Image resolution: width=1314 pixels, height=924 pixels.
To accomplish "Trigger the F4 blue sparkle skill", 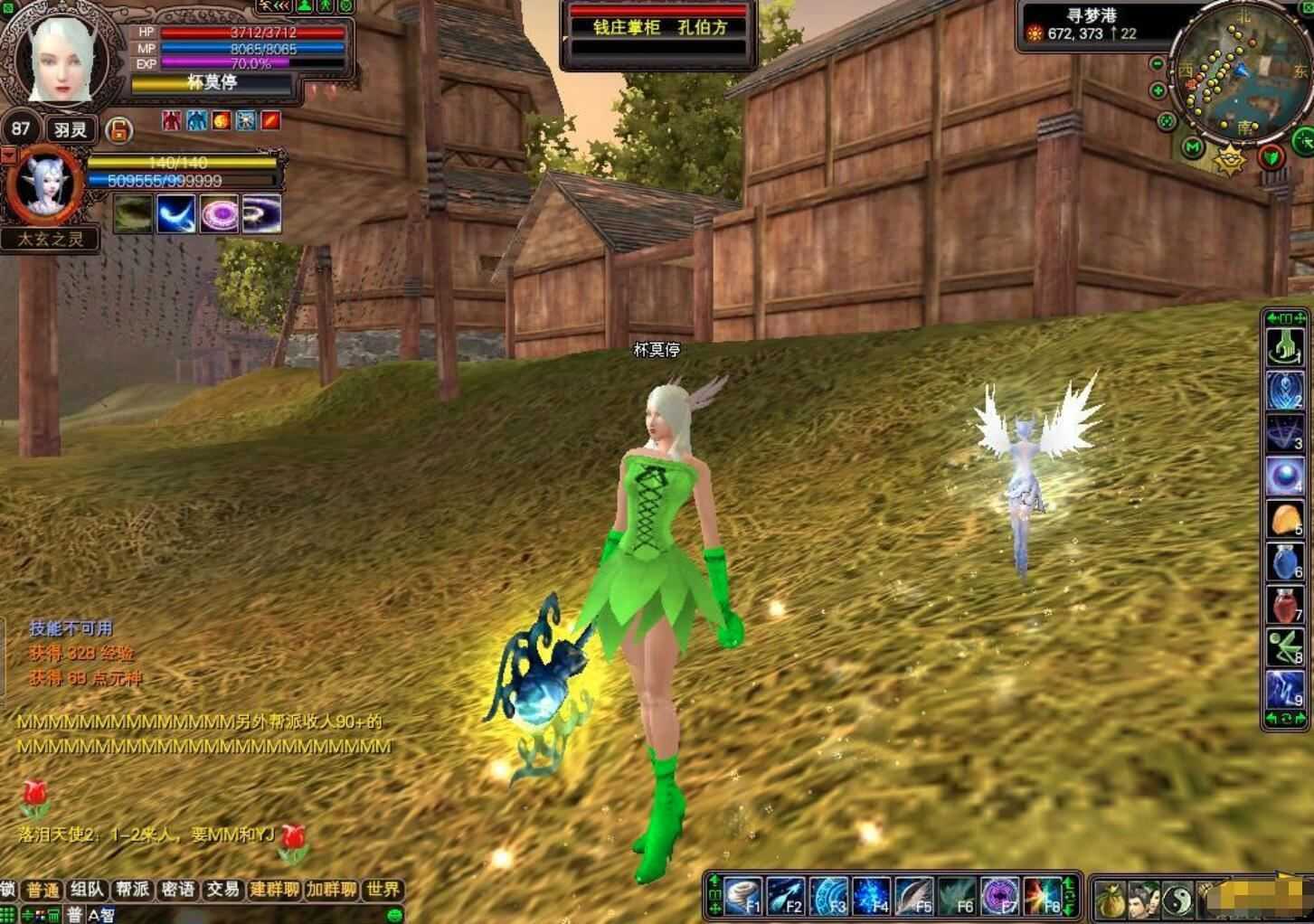I will pyautogui.click(x=872, y=896).
